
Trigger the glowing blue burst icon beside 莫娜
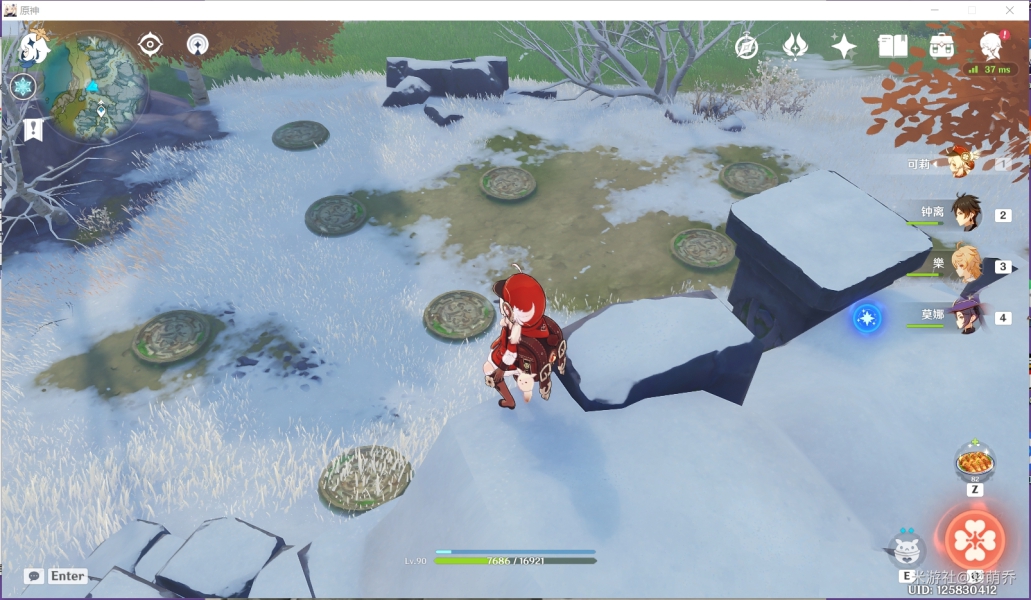pyautogui.click(x=866, y=318)
